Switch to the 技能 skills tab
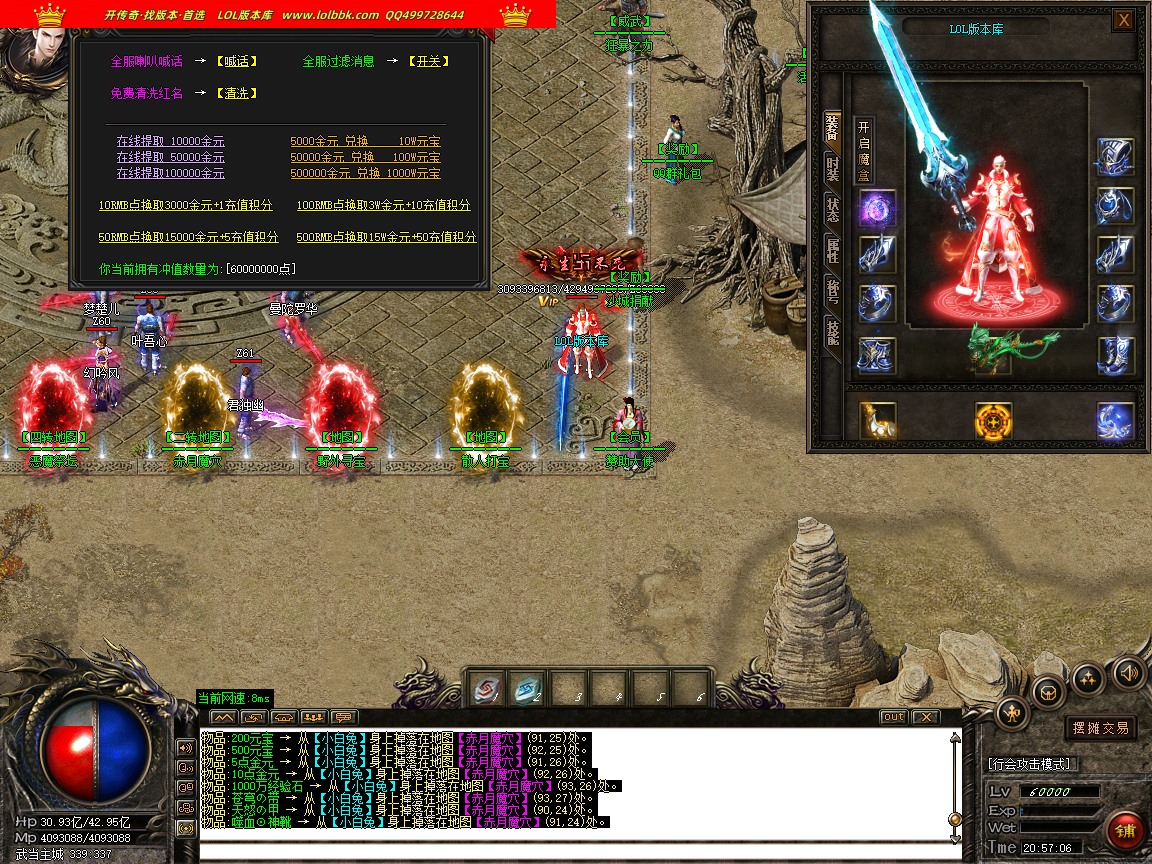 (x=832, y=332)
